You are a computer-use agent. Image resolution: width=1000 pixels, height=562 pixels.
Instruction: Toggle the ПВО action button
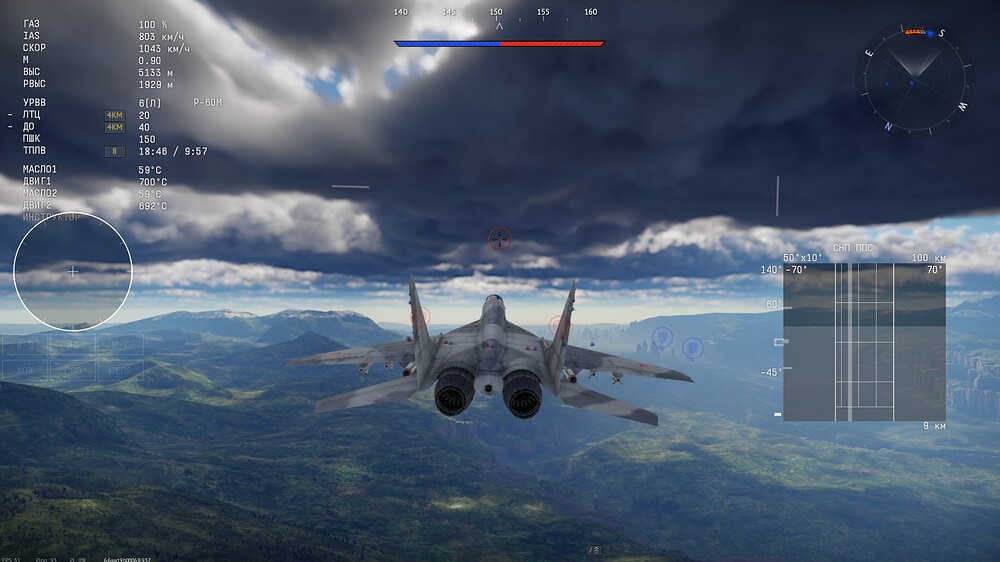click(x=72, y=370)
